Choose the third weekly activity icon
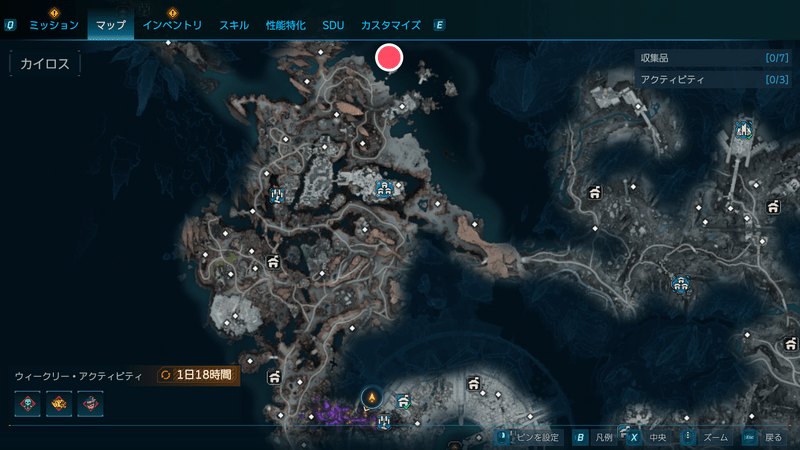Image resolution: width=800 pixels, height=450 pixels. click(x=90, y=404)
